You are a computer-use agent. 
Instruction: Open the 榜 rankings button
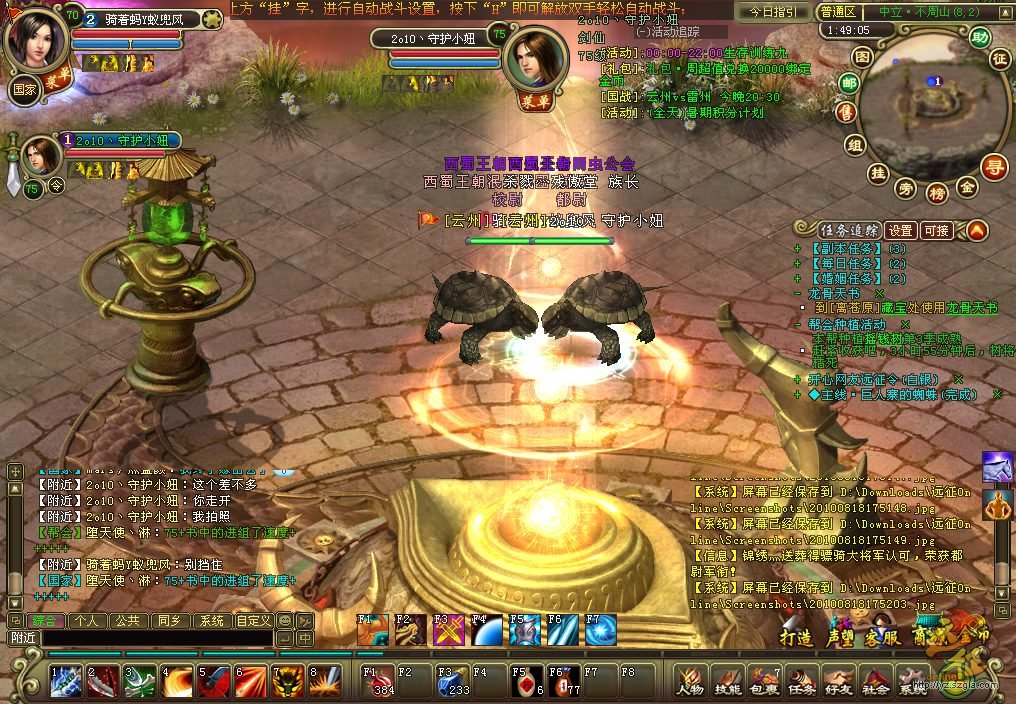936,191
